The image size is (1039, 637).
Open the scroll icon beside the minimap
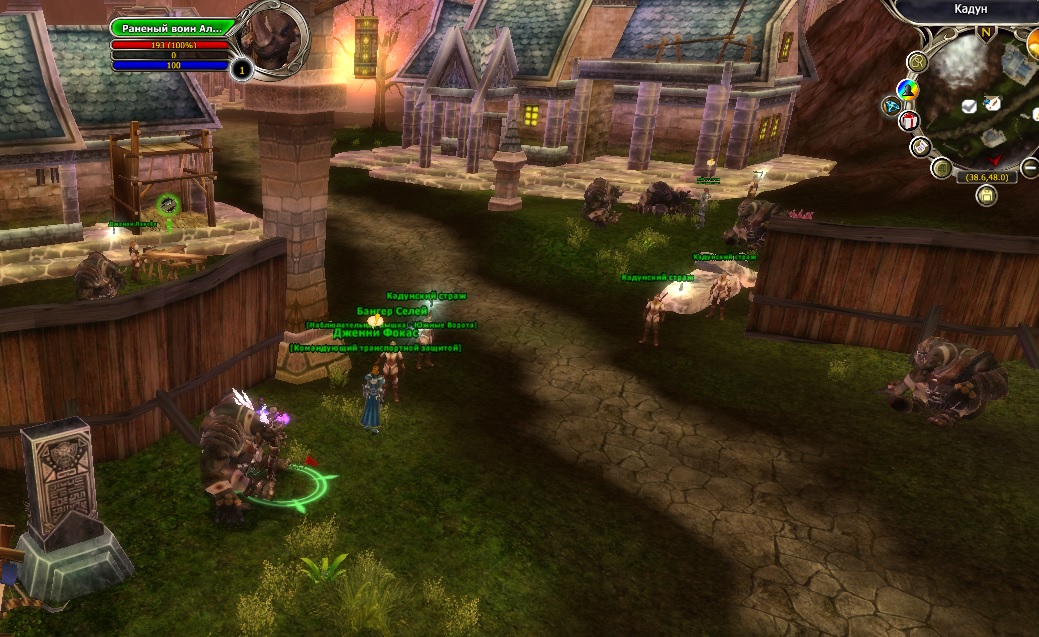[x=920, y=147]
